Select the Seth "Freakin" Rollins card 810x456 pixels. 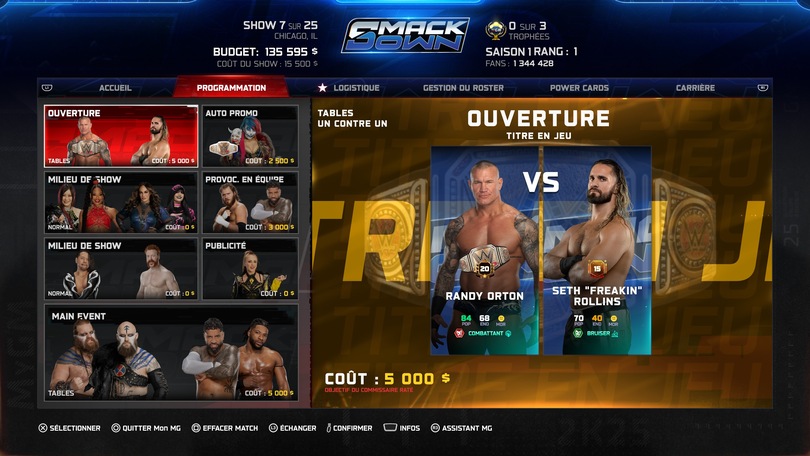coord(597,250)
